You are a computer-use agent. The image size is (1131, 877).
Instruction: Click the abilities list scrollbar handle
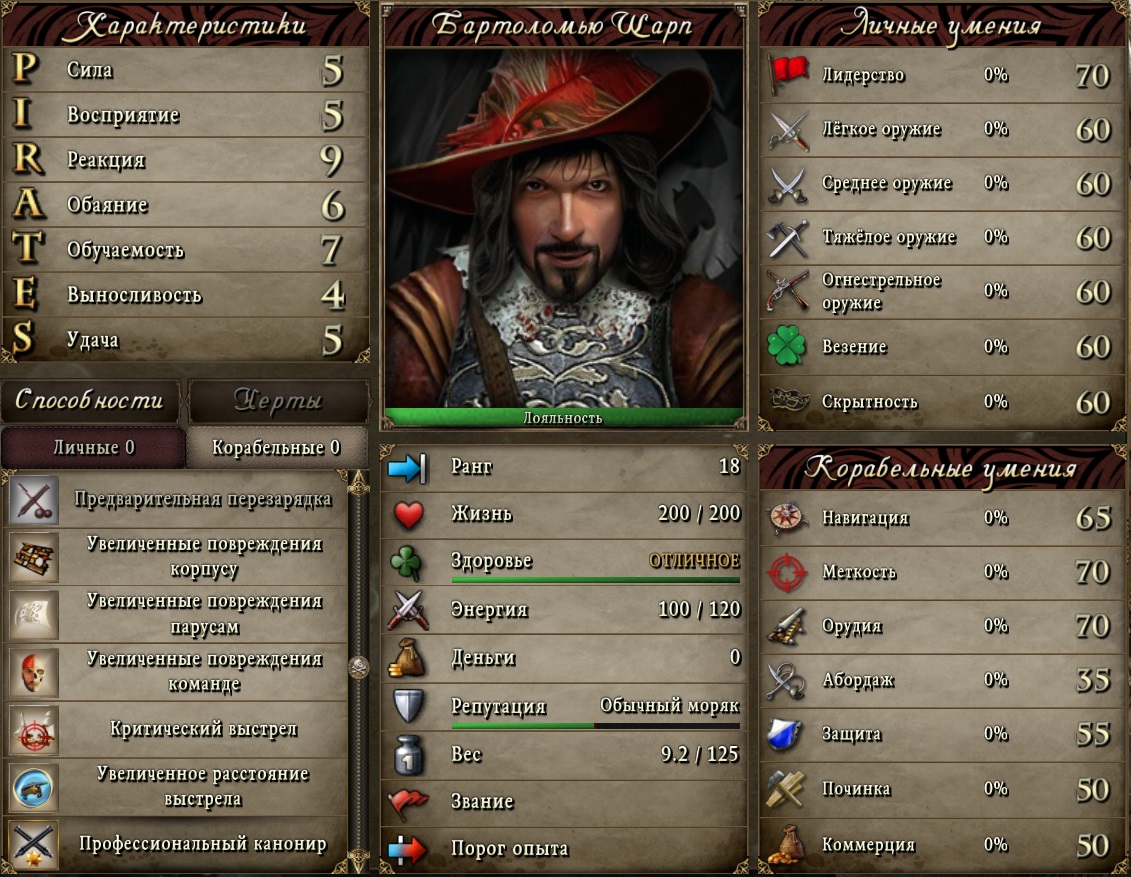click(356, 667)
